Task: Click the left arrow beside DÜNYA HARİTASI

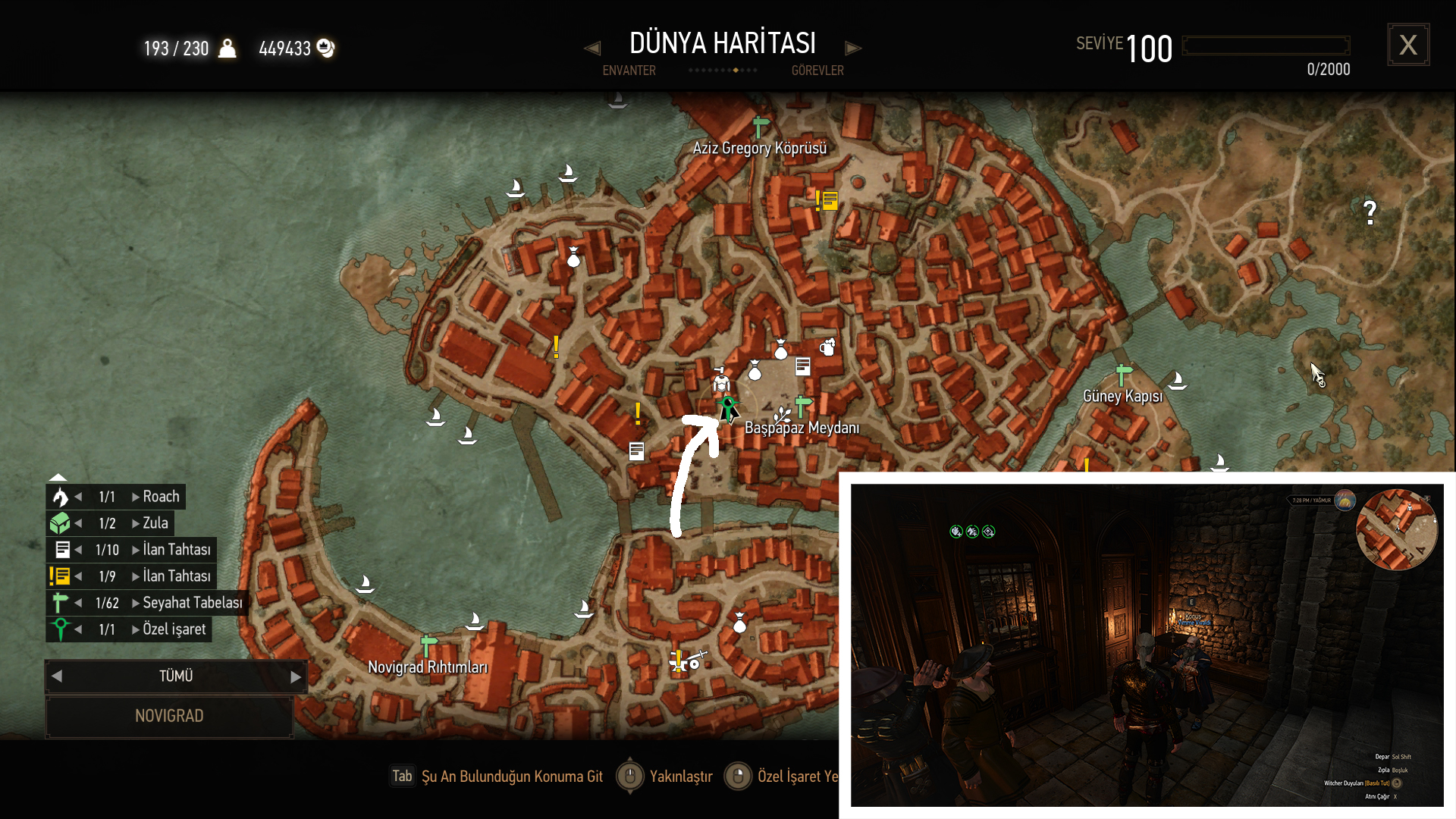Action: pos(592,49)
